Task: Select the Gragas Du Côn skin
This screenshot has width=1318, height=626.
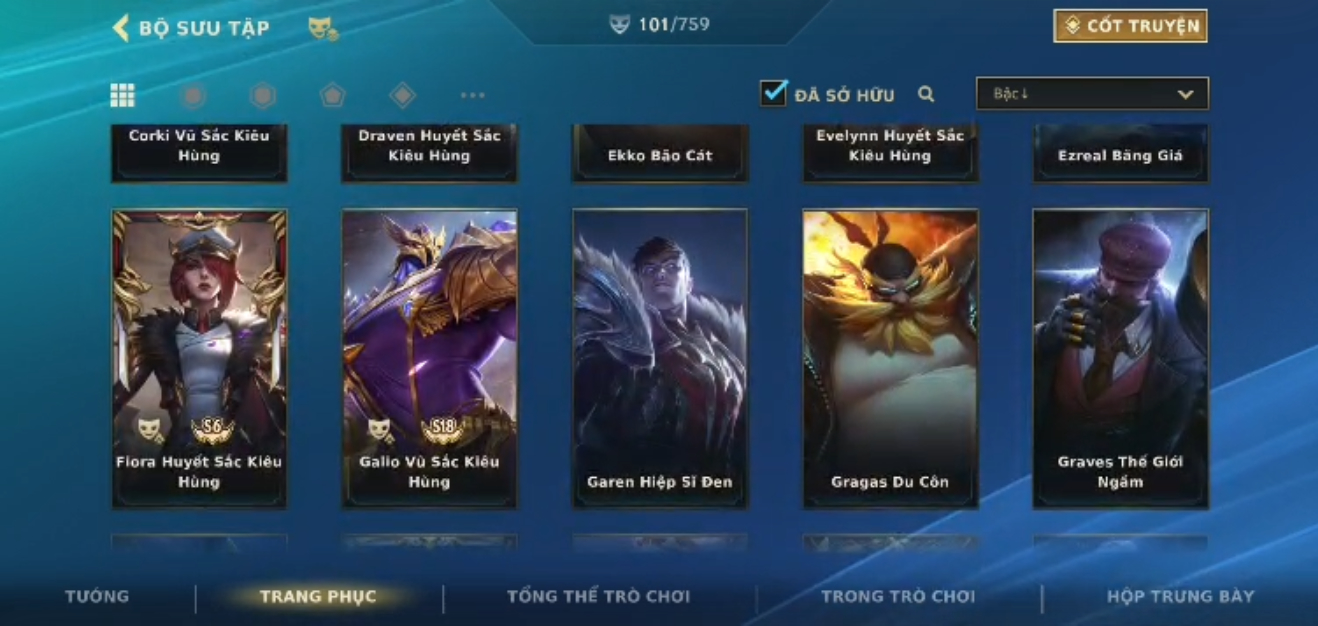Action: [x=890, y=358]
